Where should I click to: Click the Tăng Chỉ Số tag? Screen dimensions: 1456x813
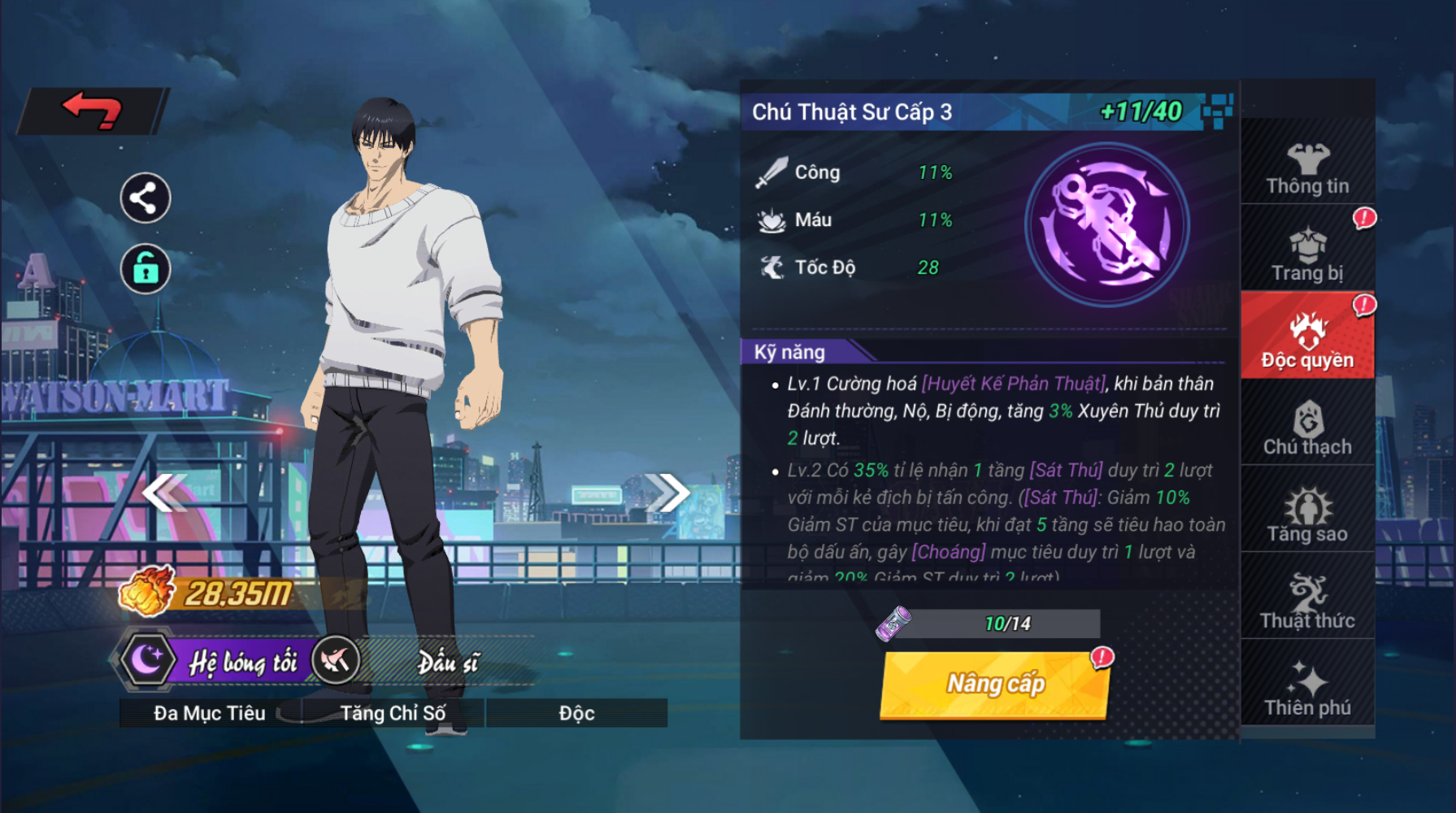[x=393, y=713]
